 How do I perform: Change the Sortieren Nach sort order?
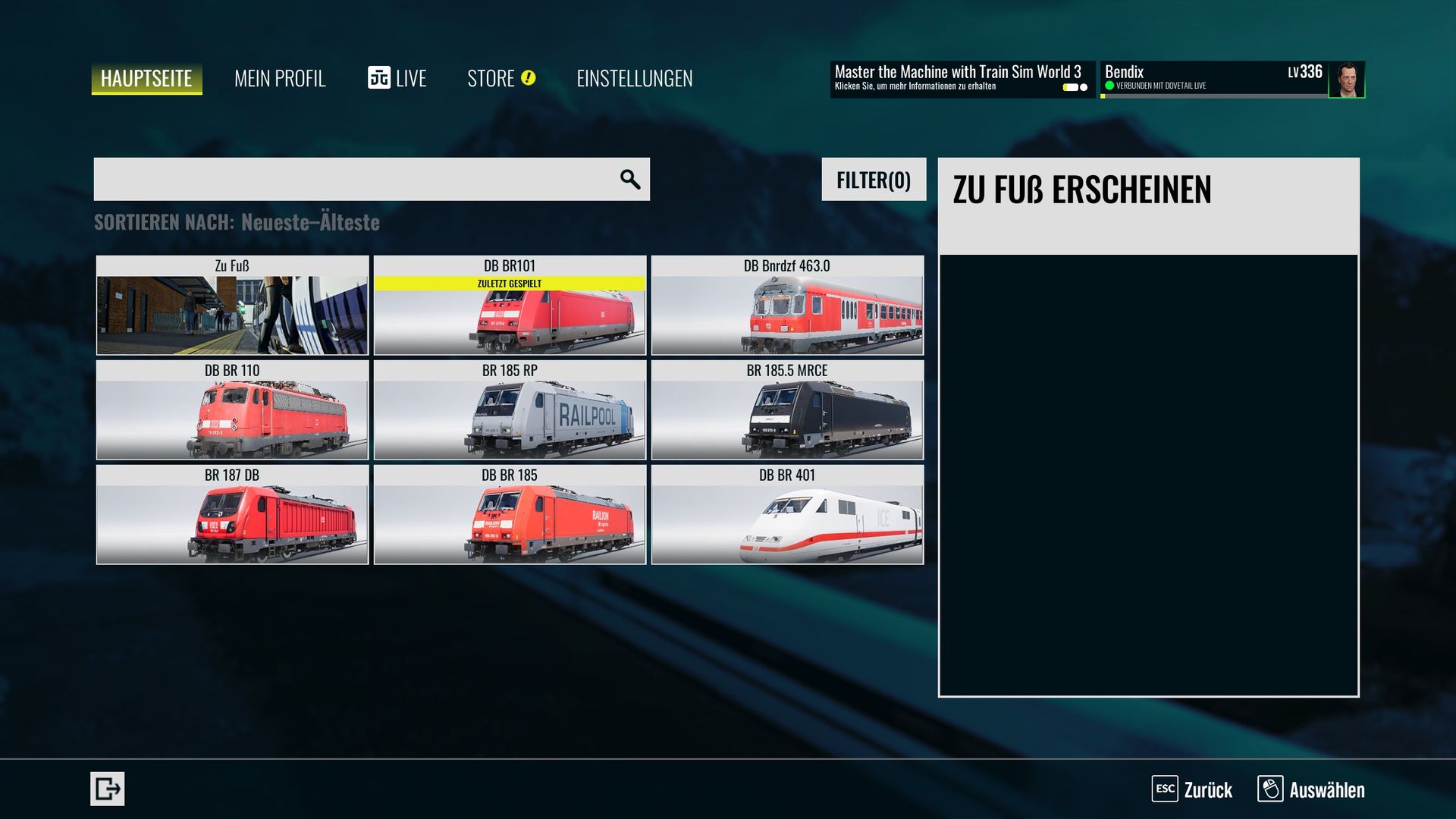[237, 222]
